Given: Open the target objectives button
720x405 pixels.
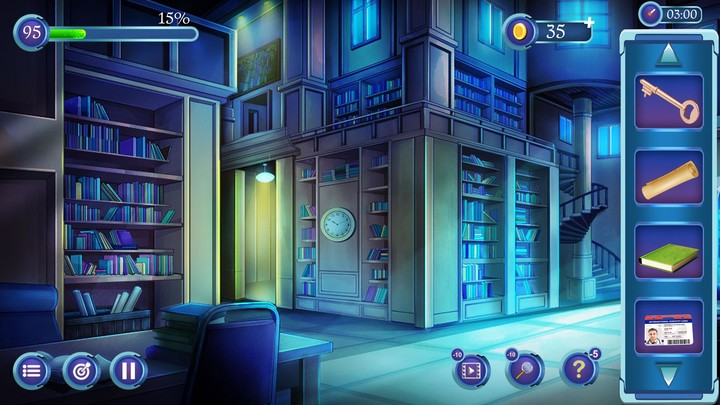Looking at the screenshot, I should point(81,371).
